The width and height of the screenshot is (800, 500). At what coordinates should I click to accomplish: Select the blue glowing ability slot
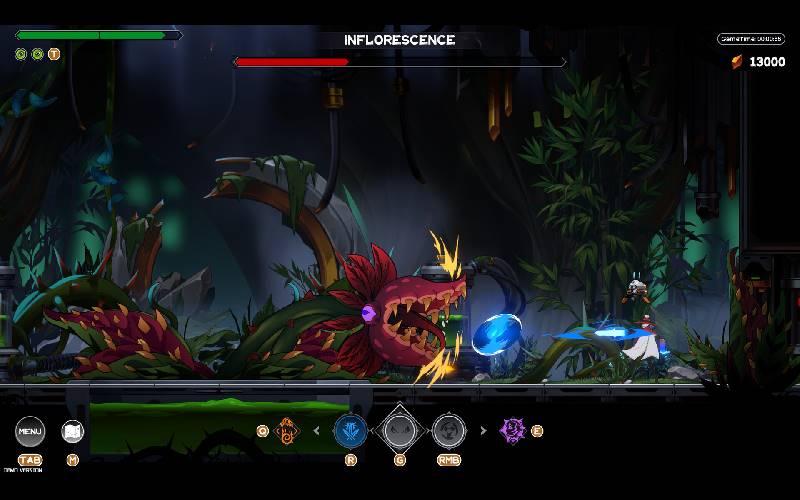tap(349, 431)
